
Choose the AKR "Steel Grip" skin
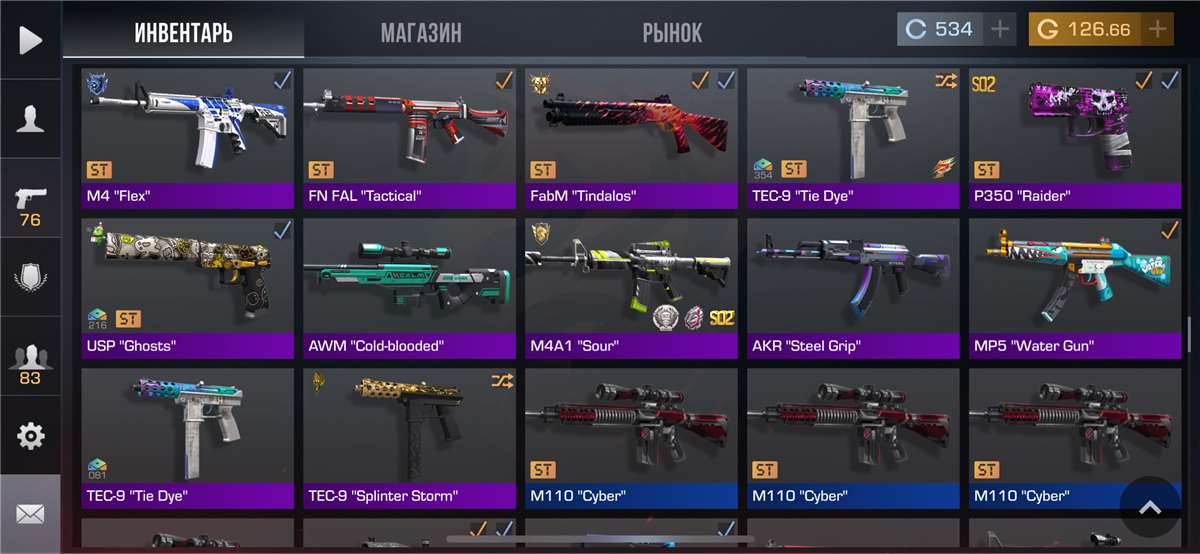click(x=854, y=288)
